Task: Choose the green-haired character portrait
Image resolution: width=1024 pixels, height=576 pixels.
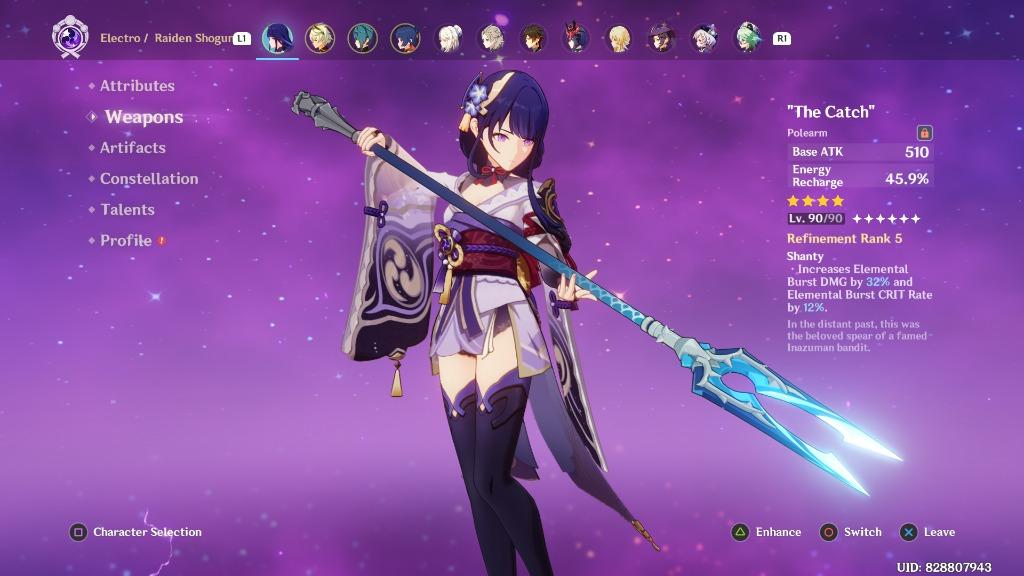Action: coord(749,39)
